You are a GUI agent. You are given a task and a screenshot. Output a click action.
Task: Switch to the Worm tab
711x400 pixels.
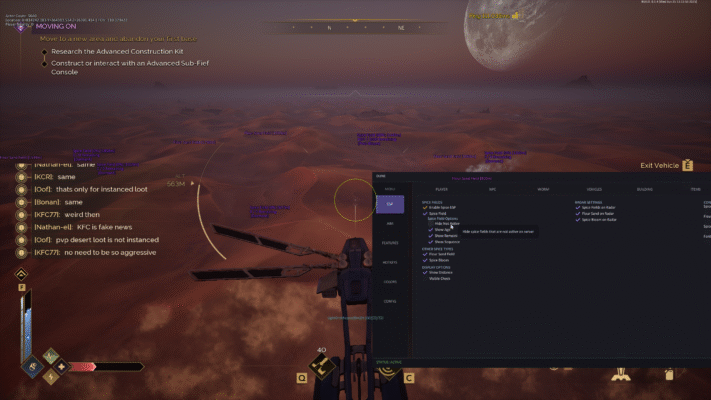point(543,189)
